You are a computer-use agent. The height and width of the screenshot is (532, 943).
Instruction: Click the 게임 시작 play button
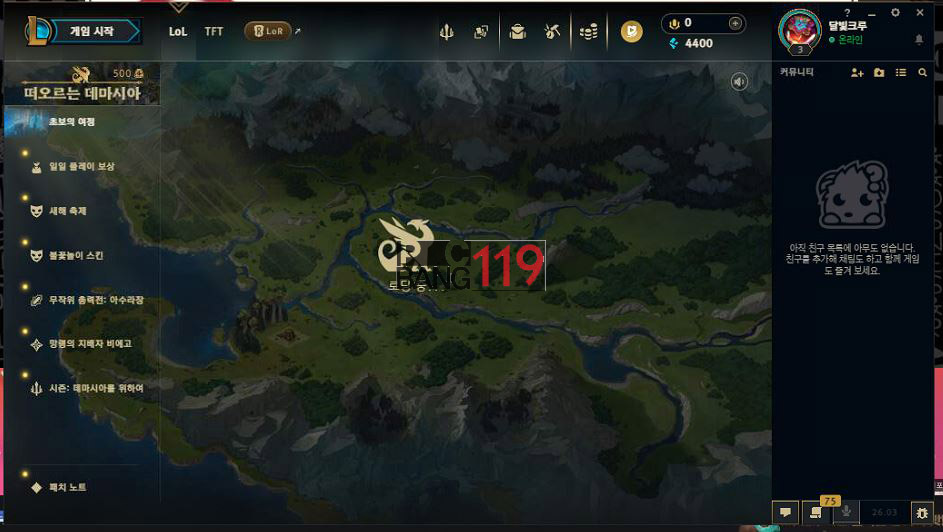(x=91, y=31)
